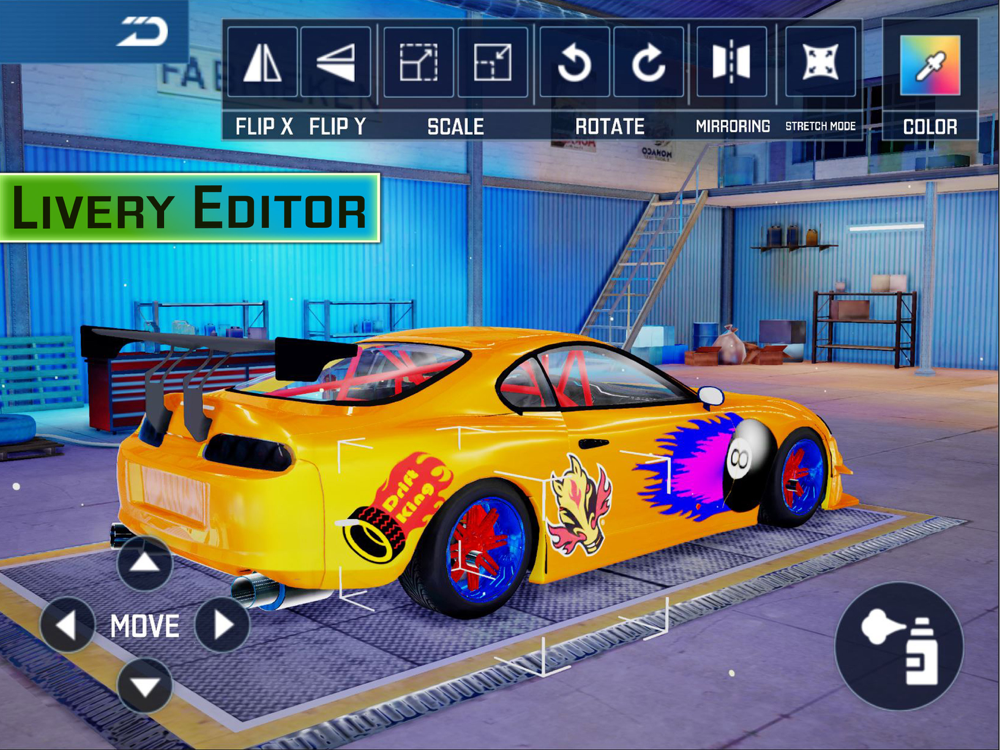Move the decal down
The image size is (1000, 750).
[x=145, y=687]
